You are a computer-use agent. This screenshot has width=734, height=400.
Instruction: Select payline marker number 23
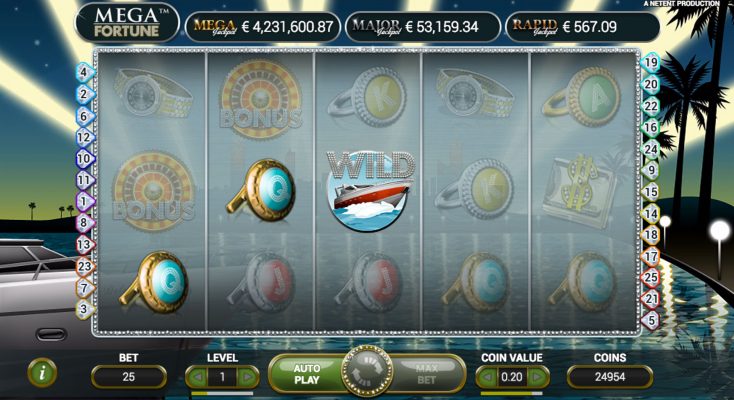[83, 266]
